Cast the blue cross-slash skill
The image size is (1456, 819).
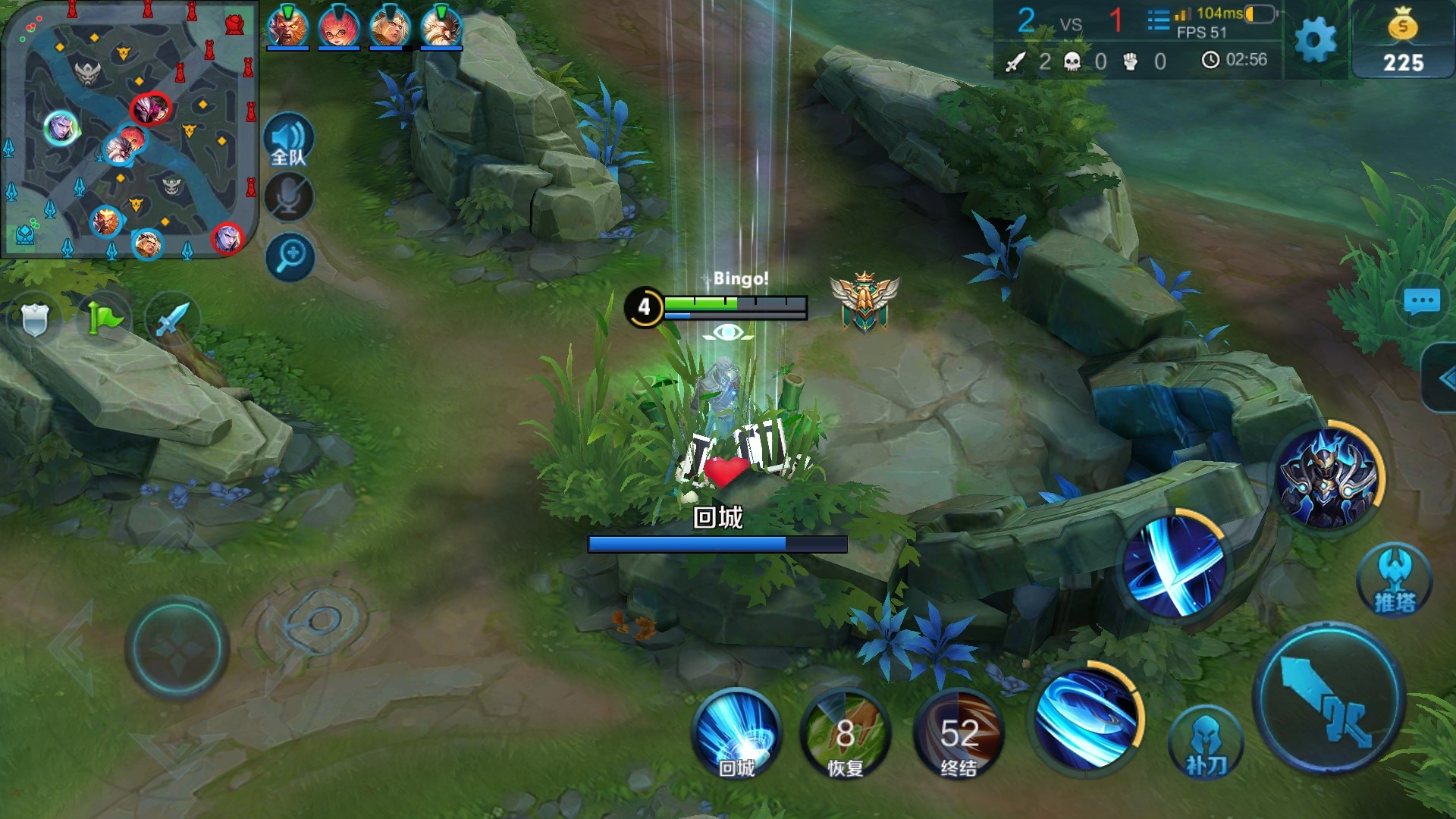pos(1173,565)
